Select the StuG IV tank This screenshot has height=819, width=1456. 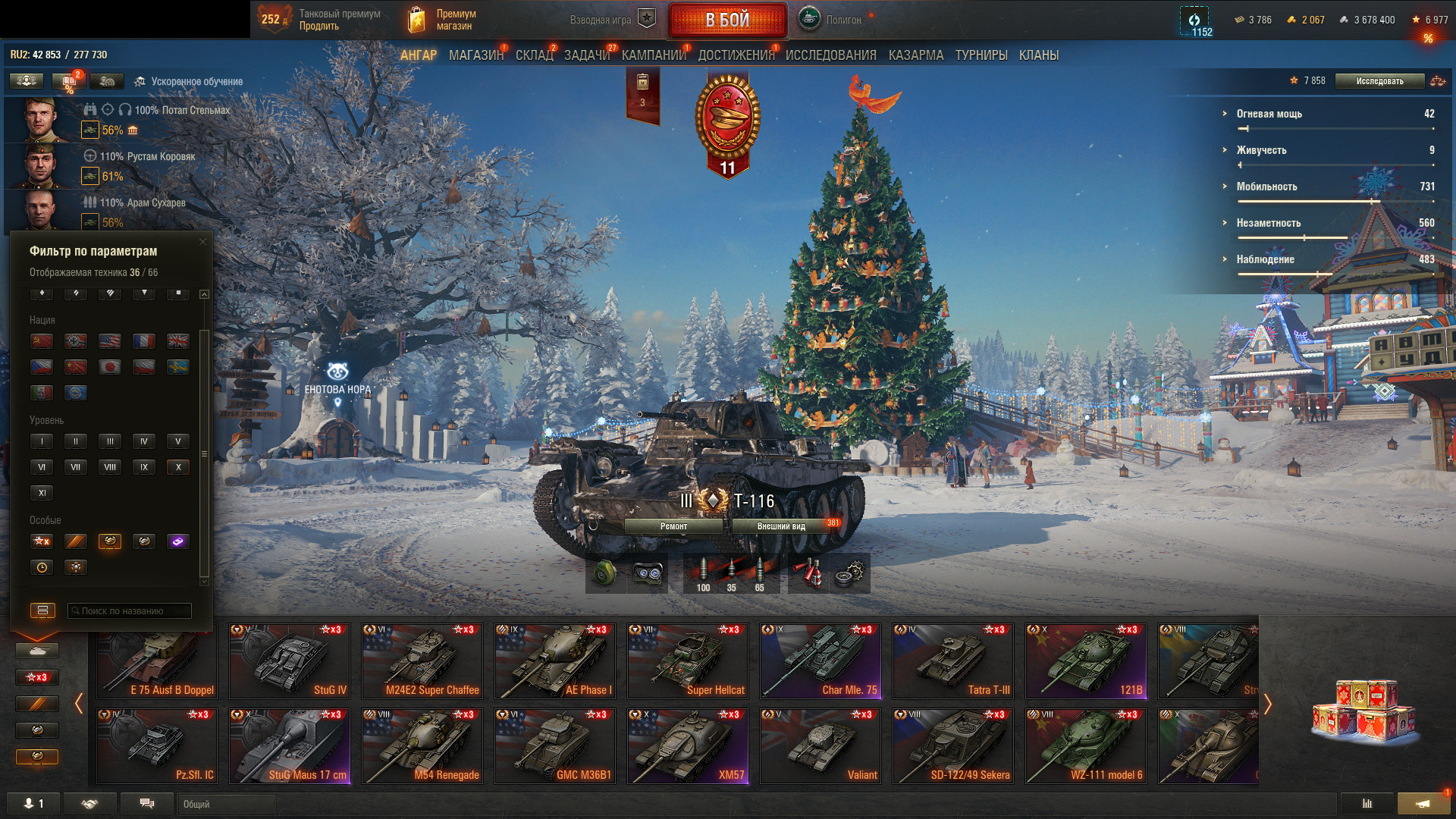tap(290, 661)
